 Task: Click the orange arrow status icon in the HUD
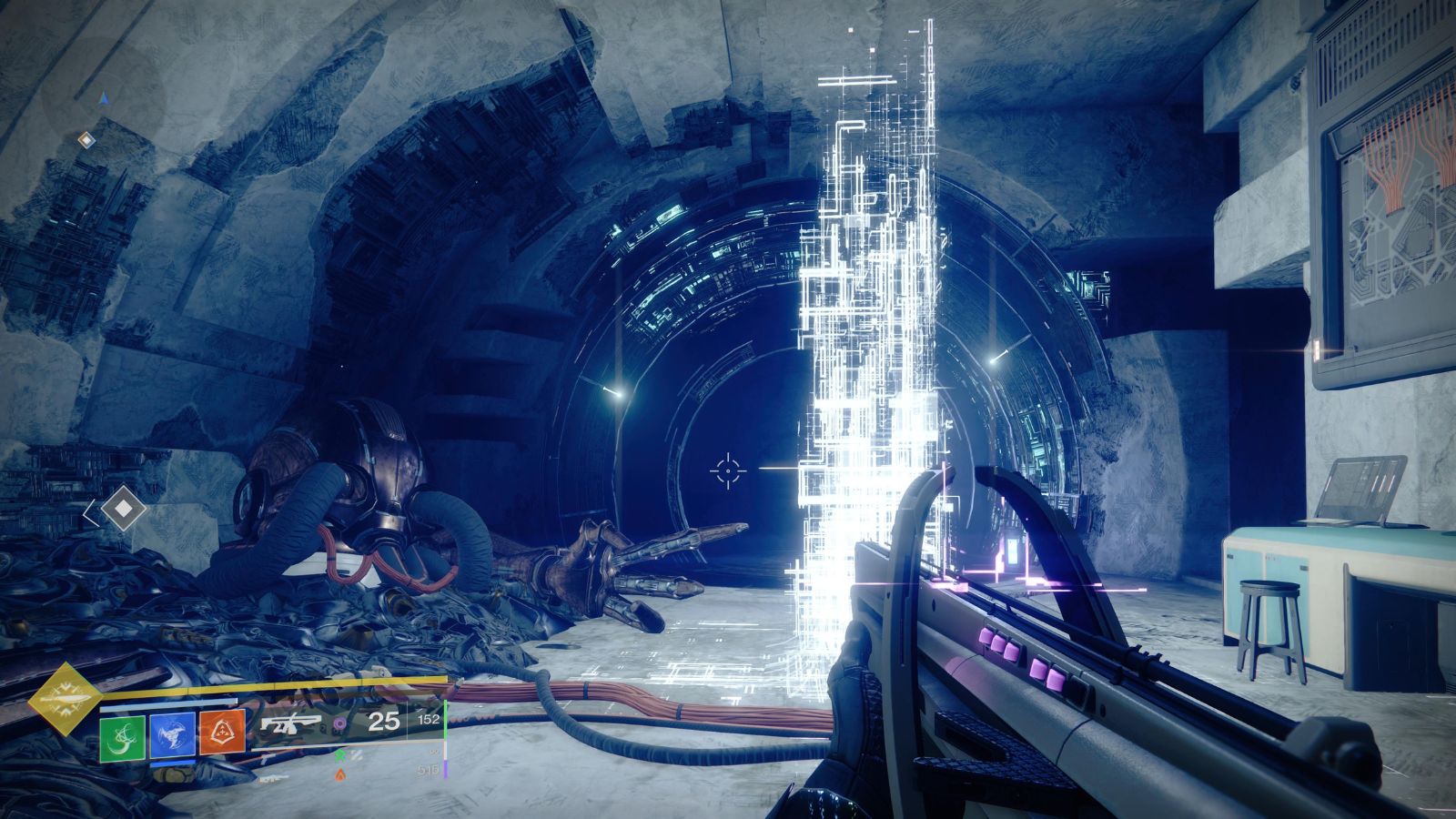(340, 772)
